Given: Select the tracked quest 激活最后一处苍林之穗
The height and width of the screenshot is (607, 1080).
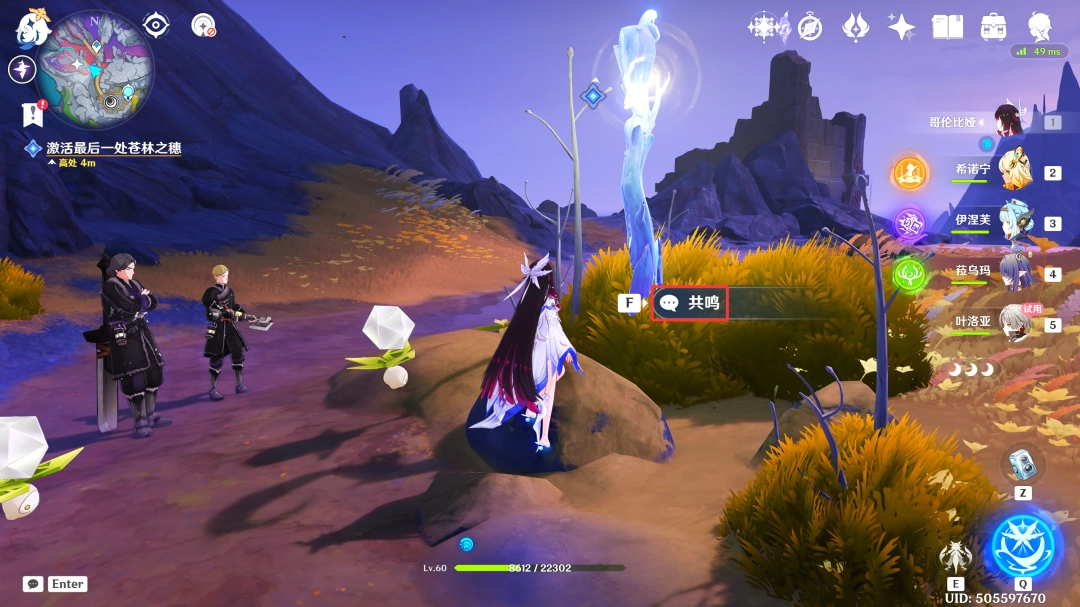Looking at the screenshot, I should coord(113,148).
